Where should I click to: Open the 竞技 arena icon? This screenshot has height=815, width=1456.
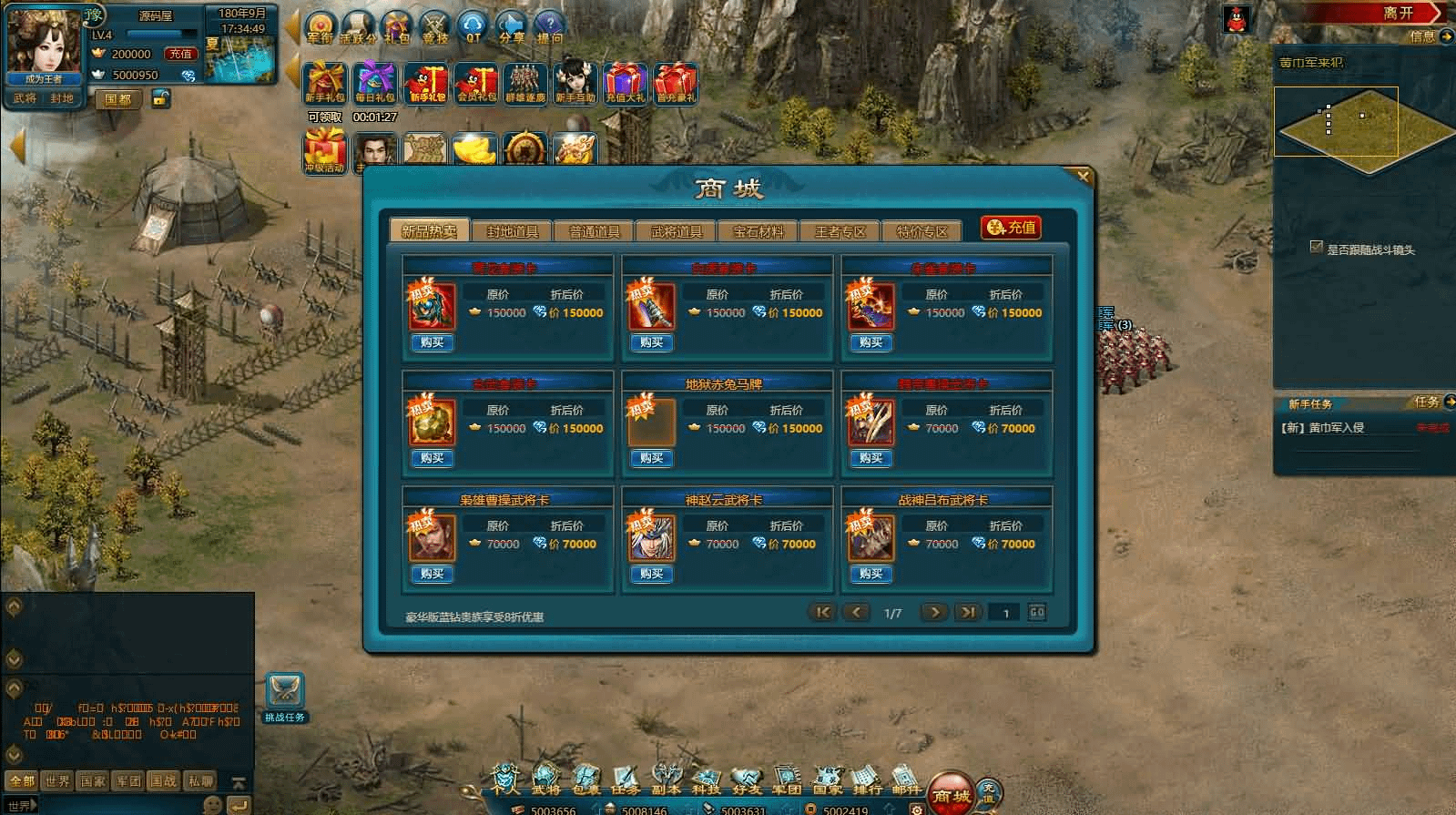point(435,27)
